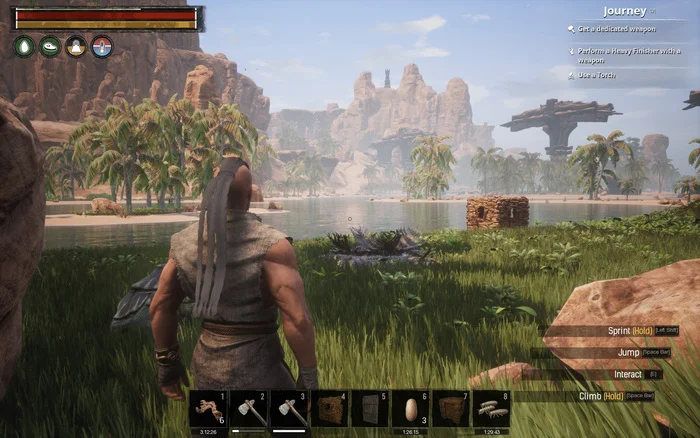This screenshot has height=438, width=700.
Task: Inspect the thermometer temperature status icon
Action: (102, 46)
